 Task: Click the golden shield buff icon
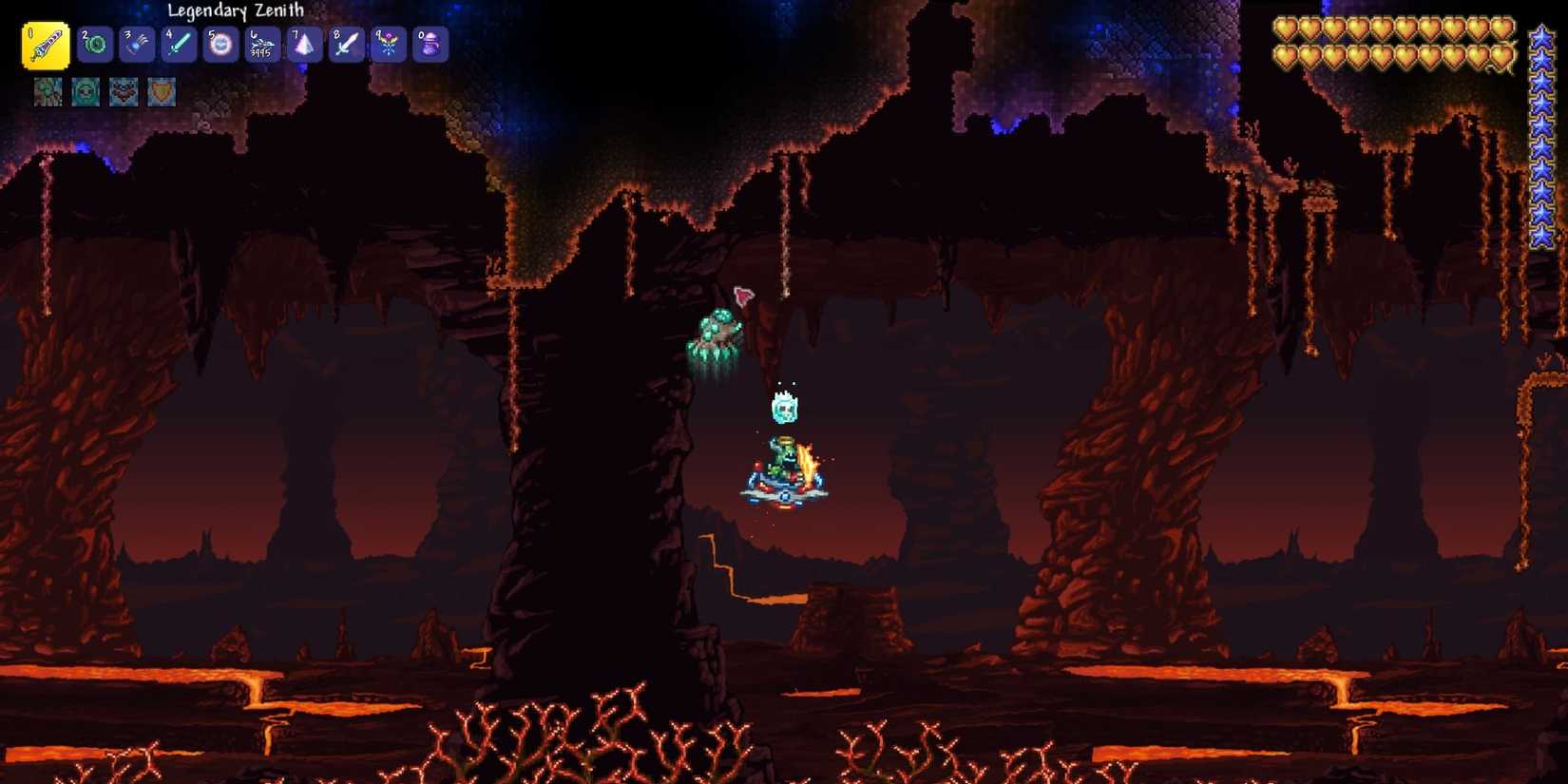(162, 91)
